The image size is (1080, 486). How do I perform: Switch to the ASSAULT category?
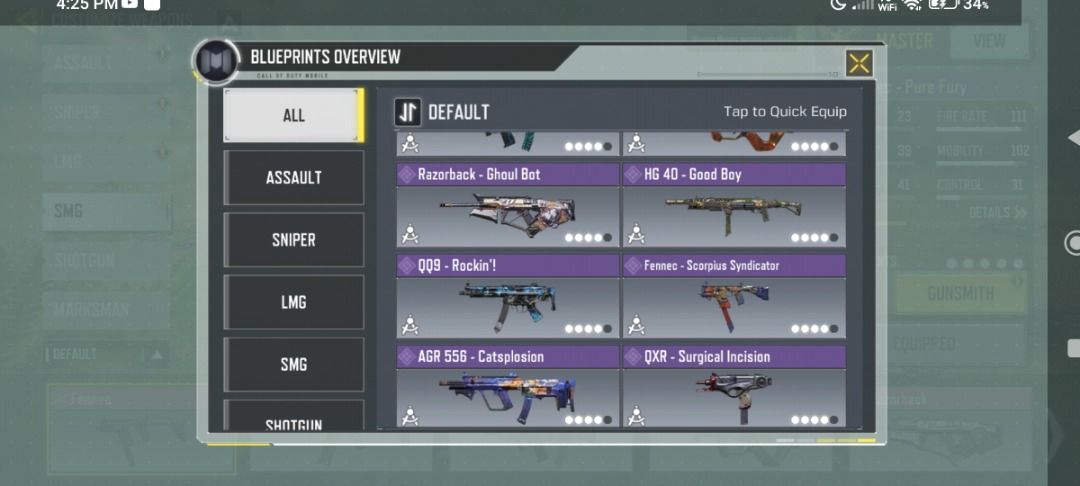293,177
